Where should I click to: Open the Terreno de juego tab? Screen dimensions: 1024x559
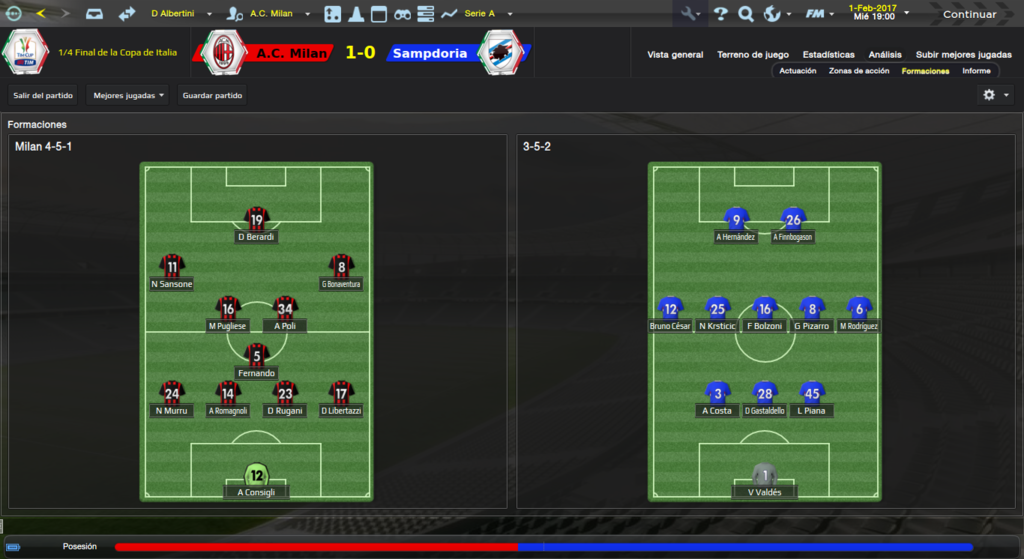pyautogui.click(x=753, y=55)
